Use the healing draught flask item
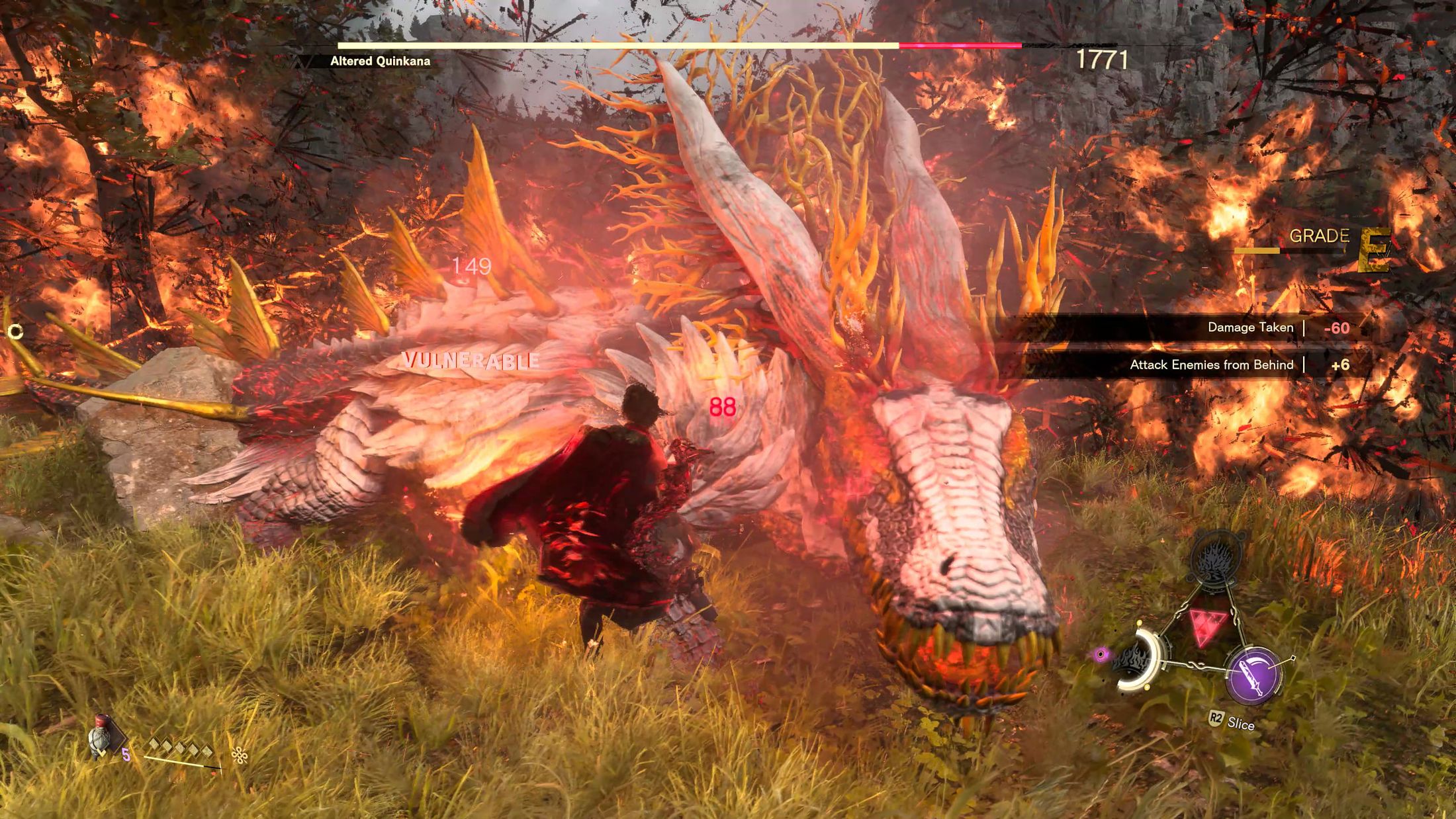The image size is (1456, 819). (101, 738)
